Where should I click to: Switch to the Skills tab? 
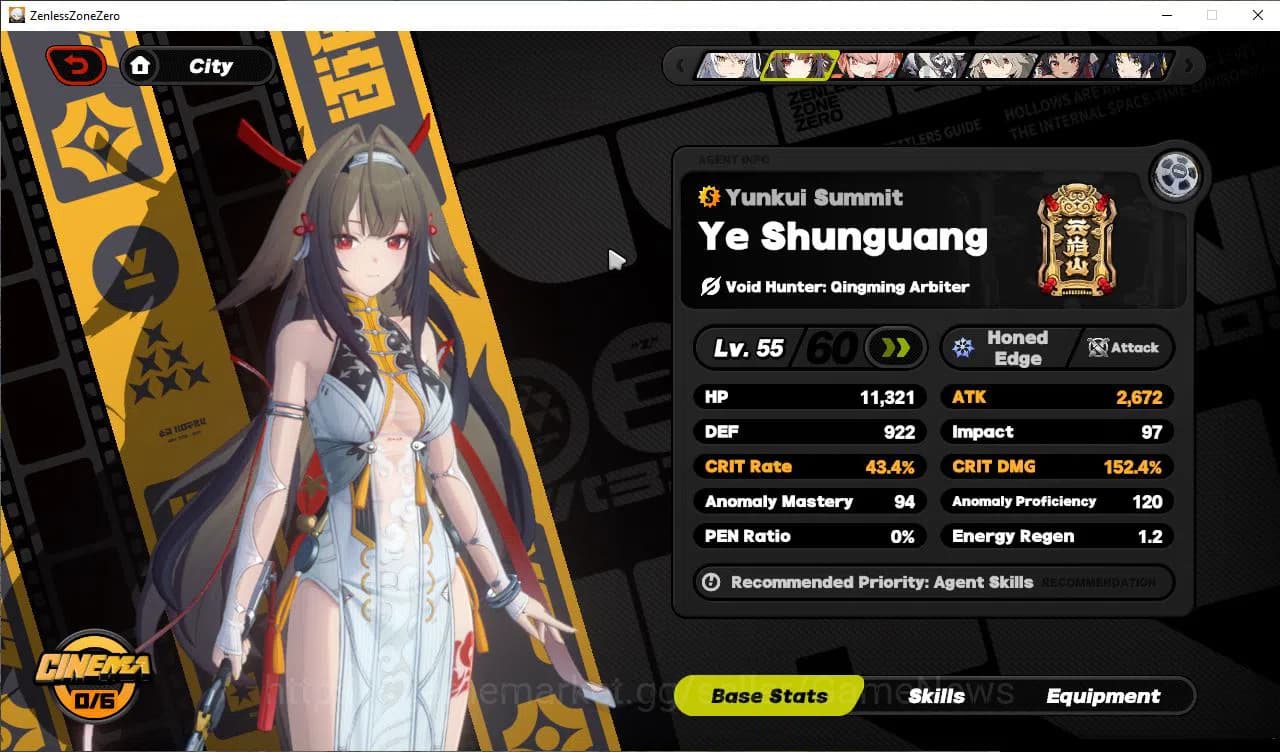coord(937,696)
